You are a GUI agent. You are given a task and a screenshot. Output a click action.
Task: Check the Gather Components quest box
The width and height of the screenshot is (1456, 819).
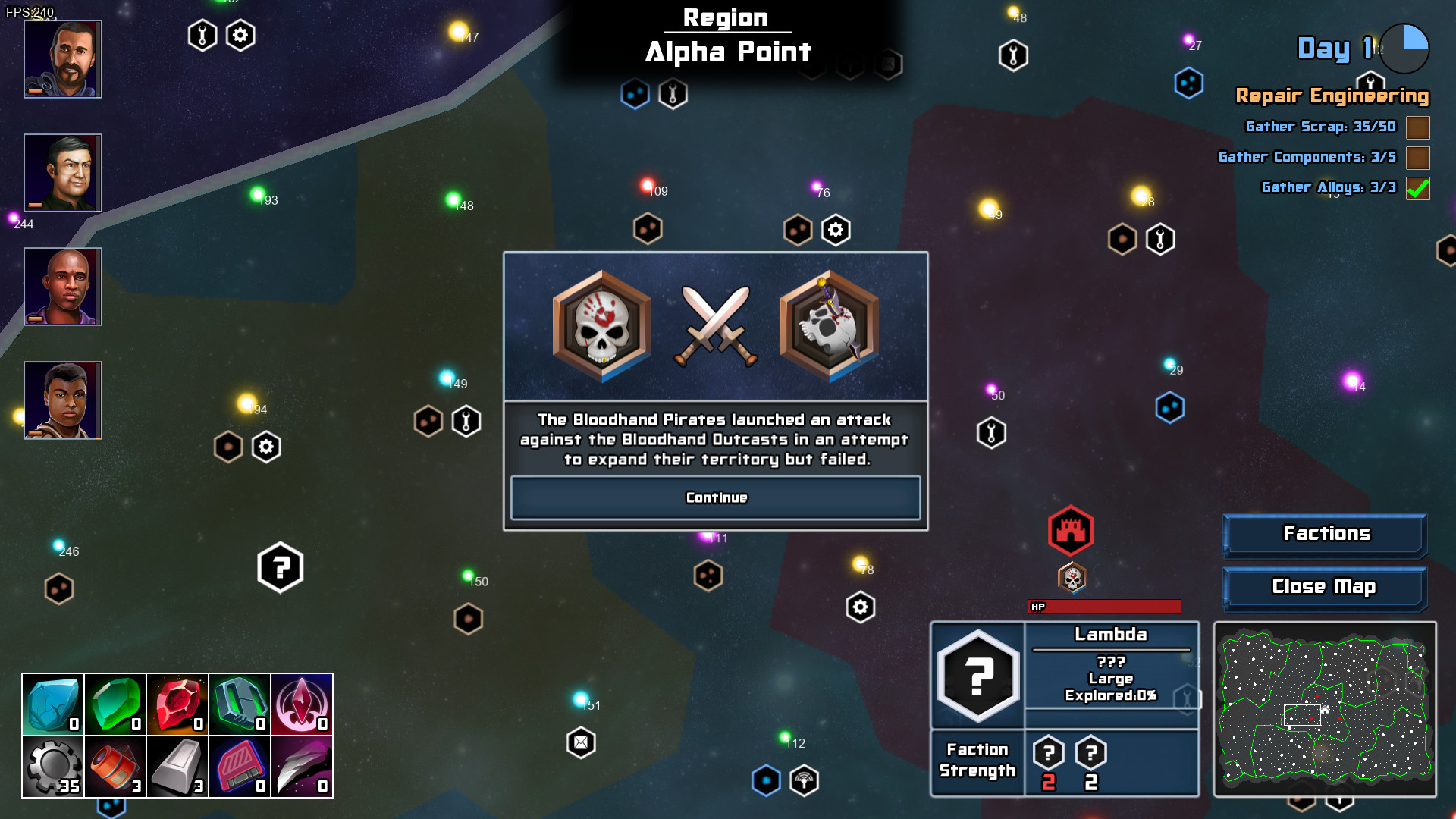tap(1419, 158)
